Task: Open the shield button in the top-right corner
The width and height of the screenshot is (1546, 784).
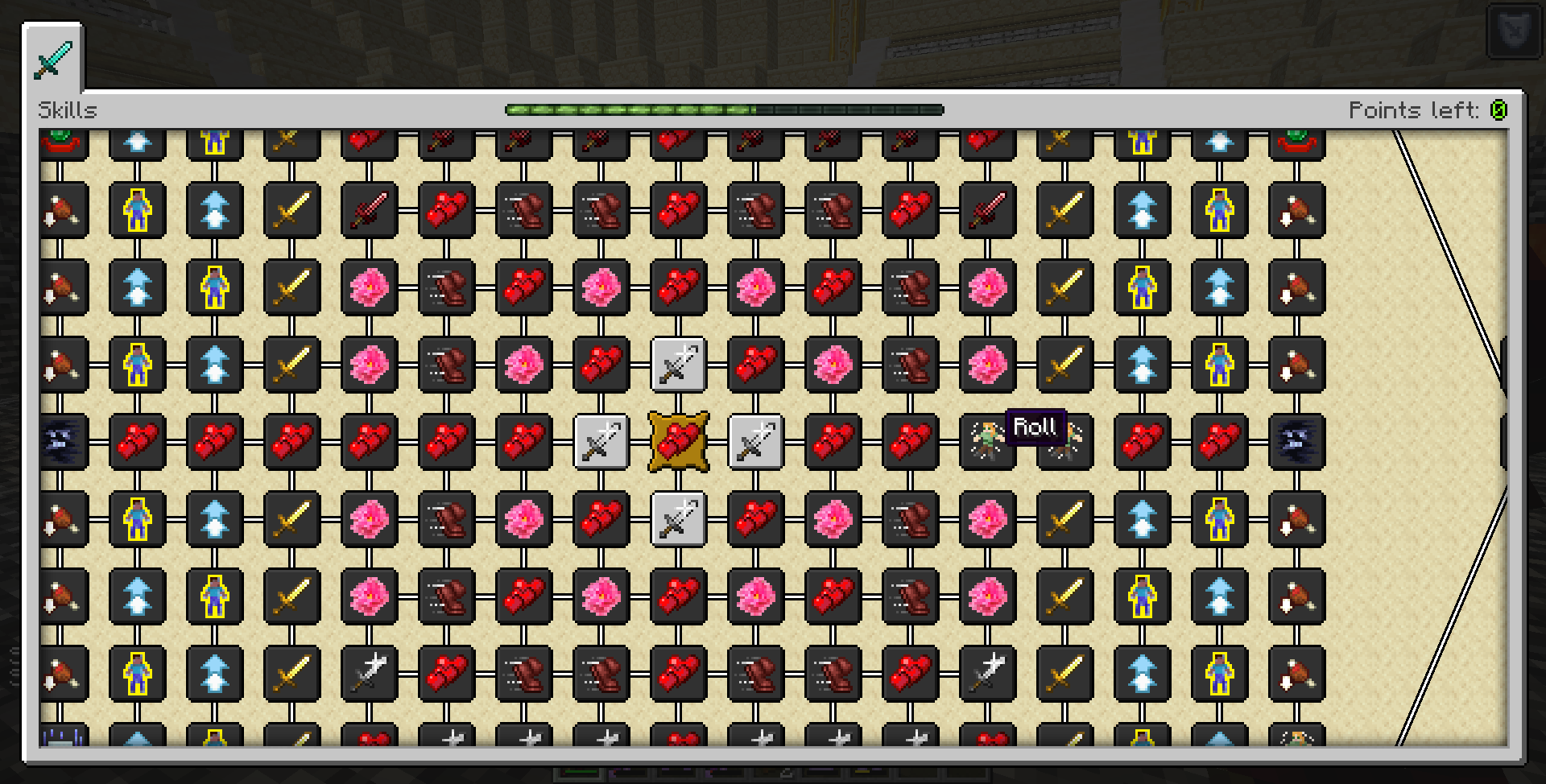Action: [x=1514, y=32]
